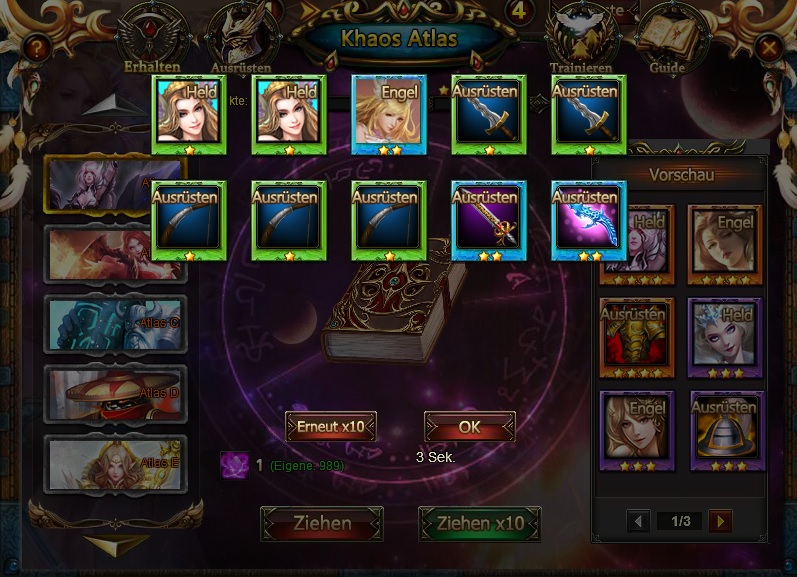Select the Atlas E entry
The width and height of the screenshot is (797, 577).
tap(115, 463)
